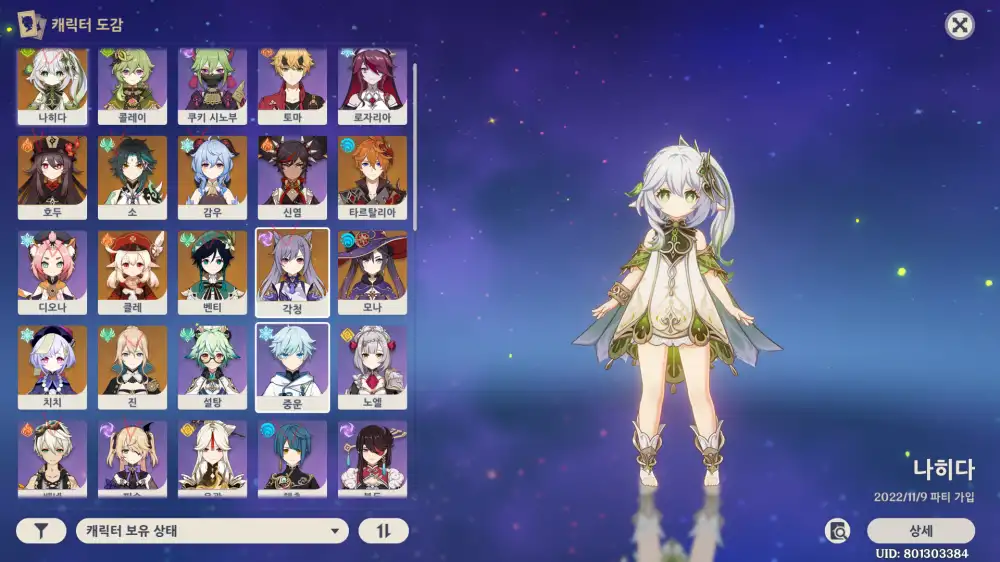Viewport: 1000px width, 562px height.
Task: Select the 중운 character card
Action: pyautogui.click(x=293, y=367)
